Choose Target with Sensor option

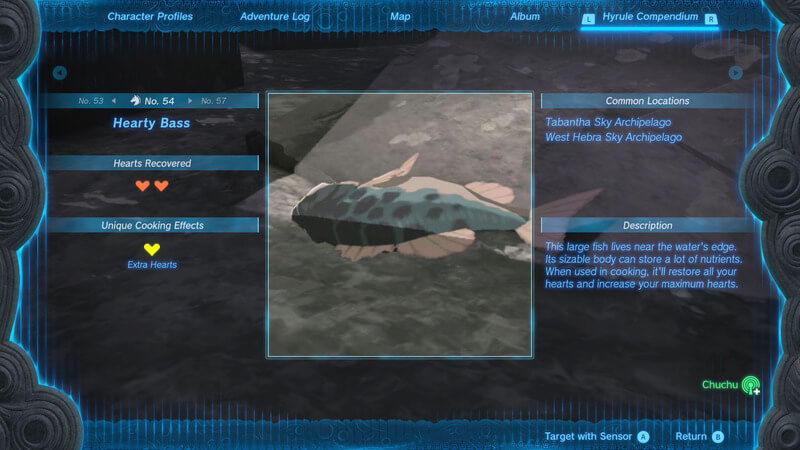coord(596,437)
